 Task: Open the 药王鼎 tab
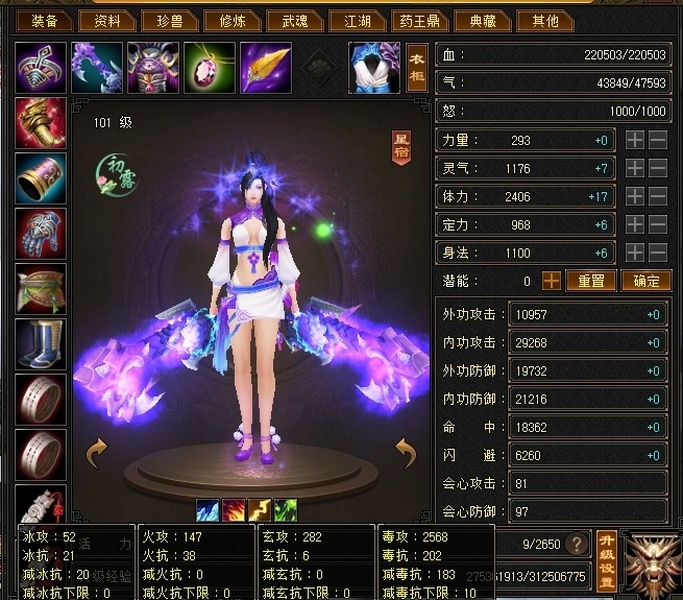click(419, 20)
